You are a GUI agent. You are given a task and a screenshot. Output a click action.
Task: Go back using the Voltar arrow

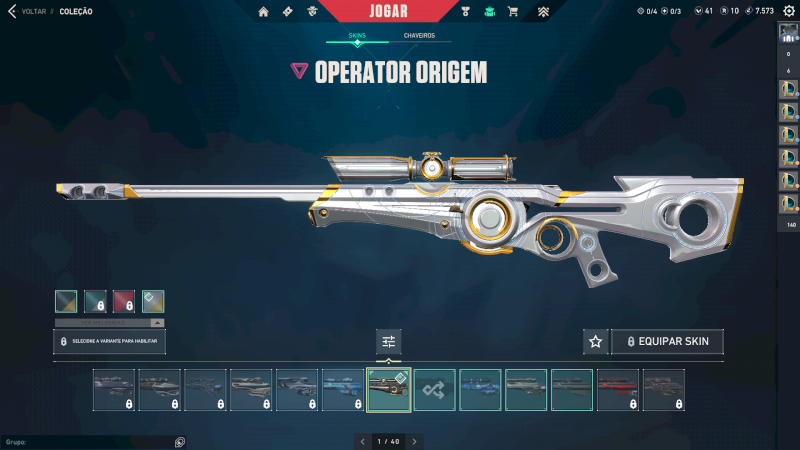[11, 11]
